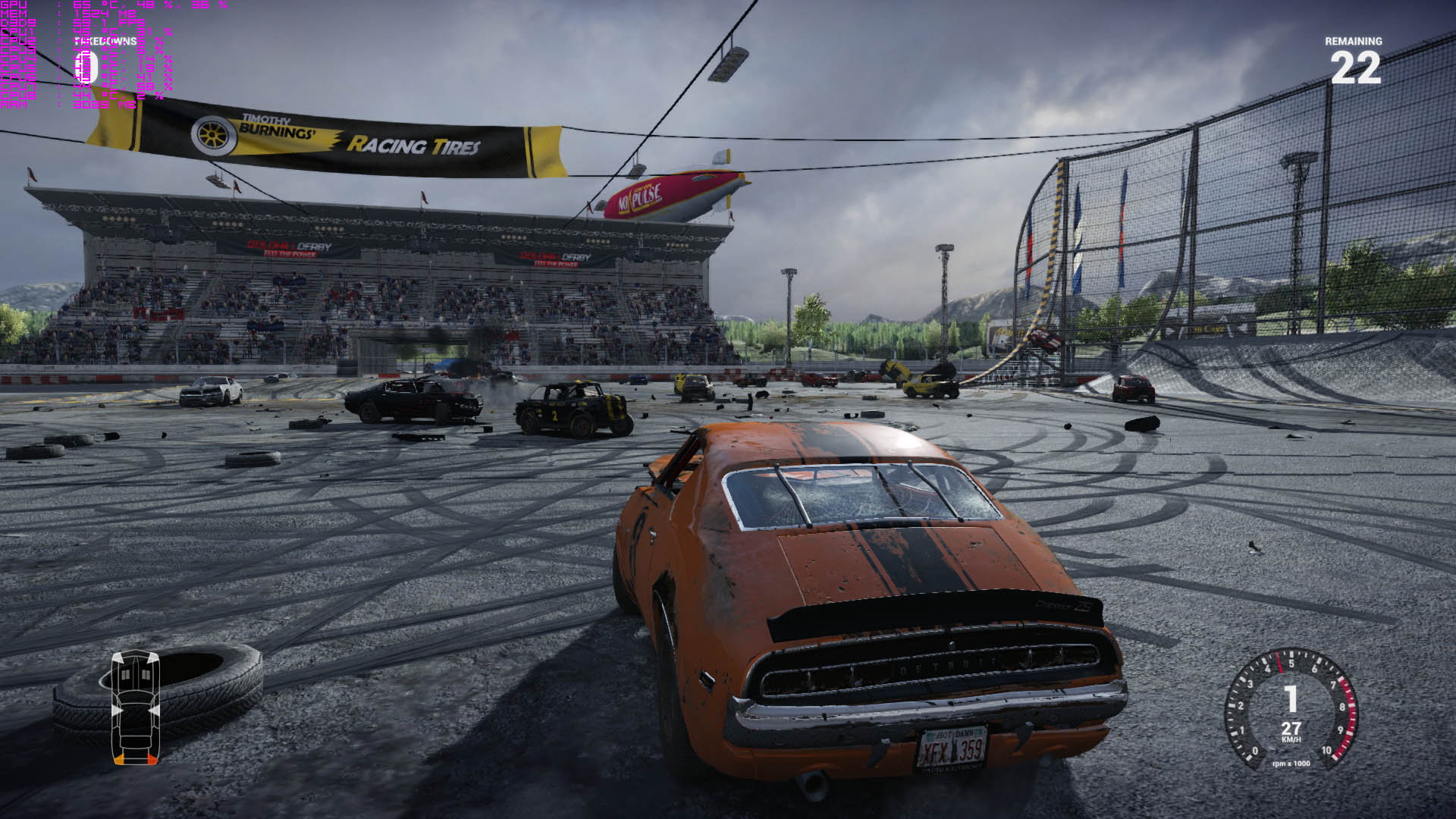Select the tachometer gauge dial
The image size is (1456, 819).
pyautogui.click(x=1291, y=709)
